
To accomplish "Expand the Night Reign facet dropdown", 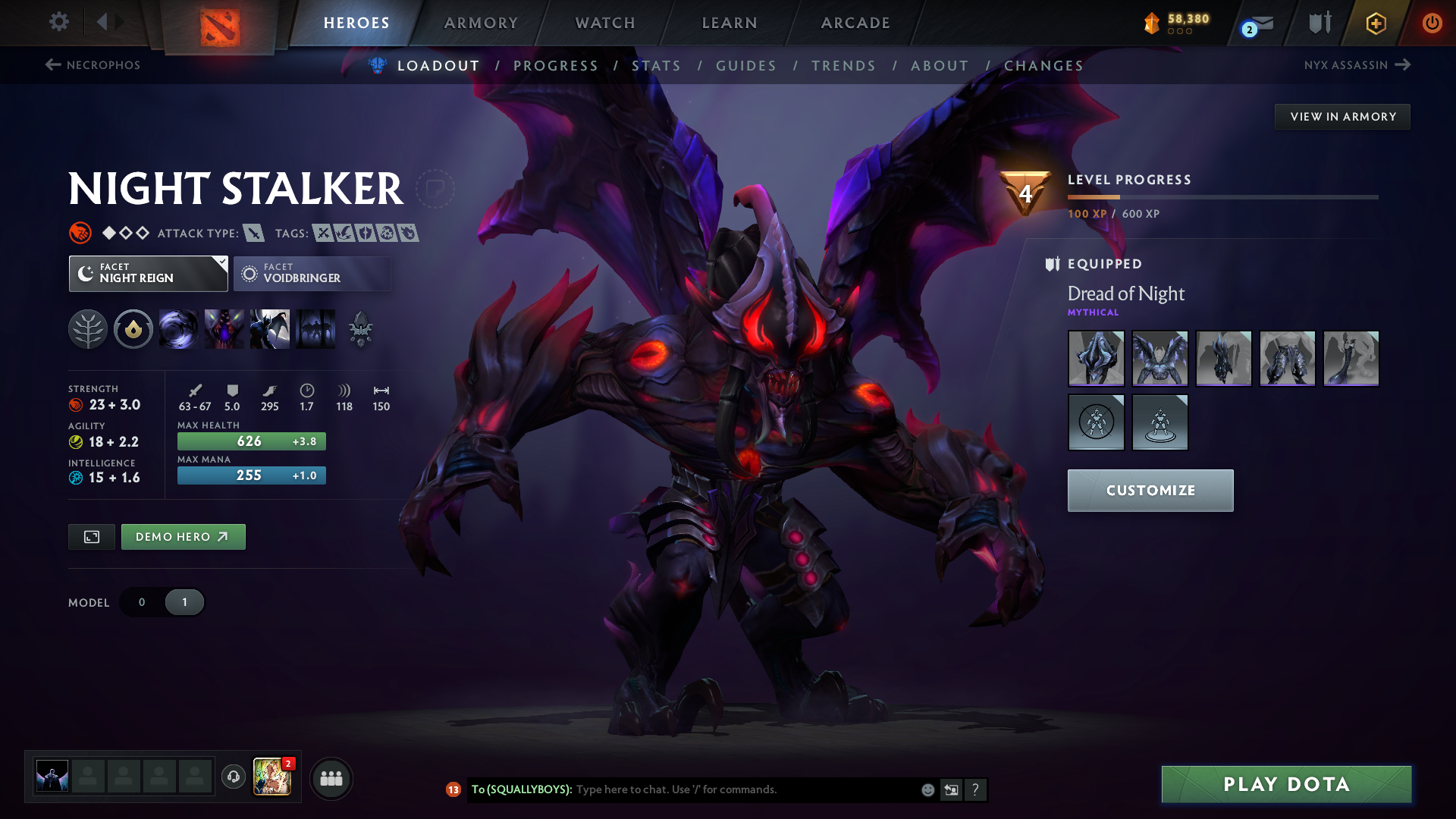I will (221, 263).
